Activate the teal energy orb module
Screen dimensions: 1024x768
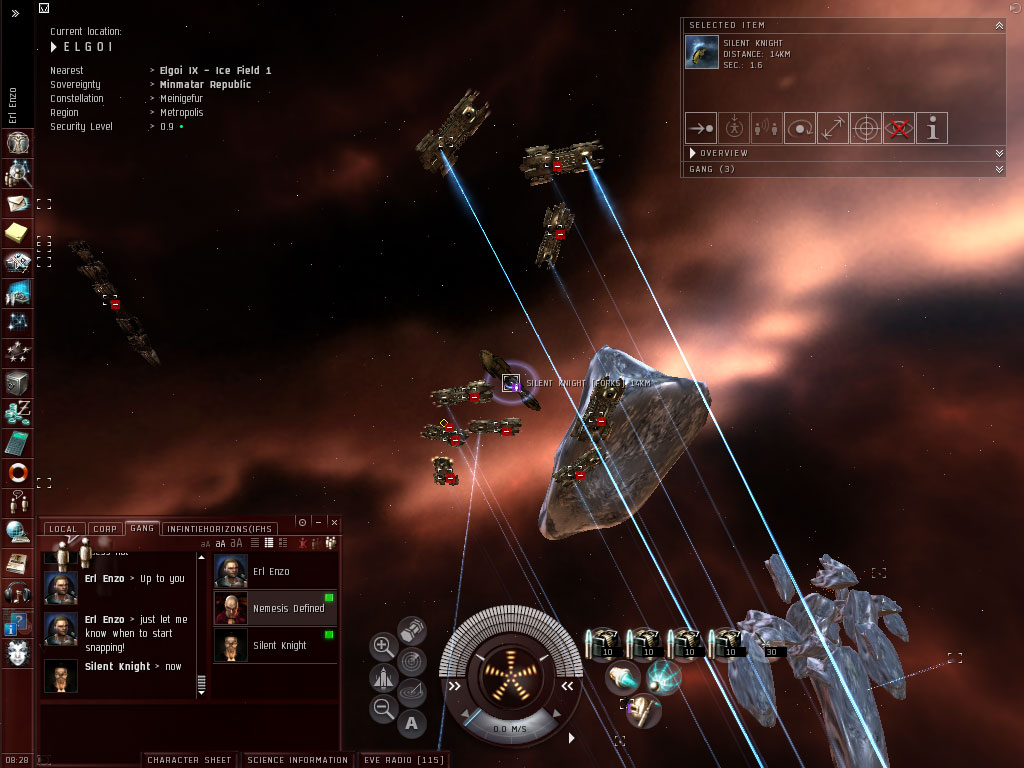tap(662, 677)
